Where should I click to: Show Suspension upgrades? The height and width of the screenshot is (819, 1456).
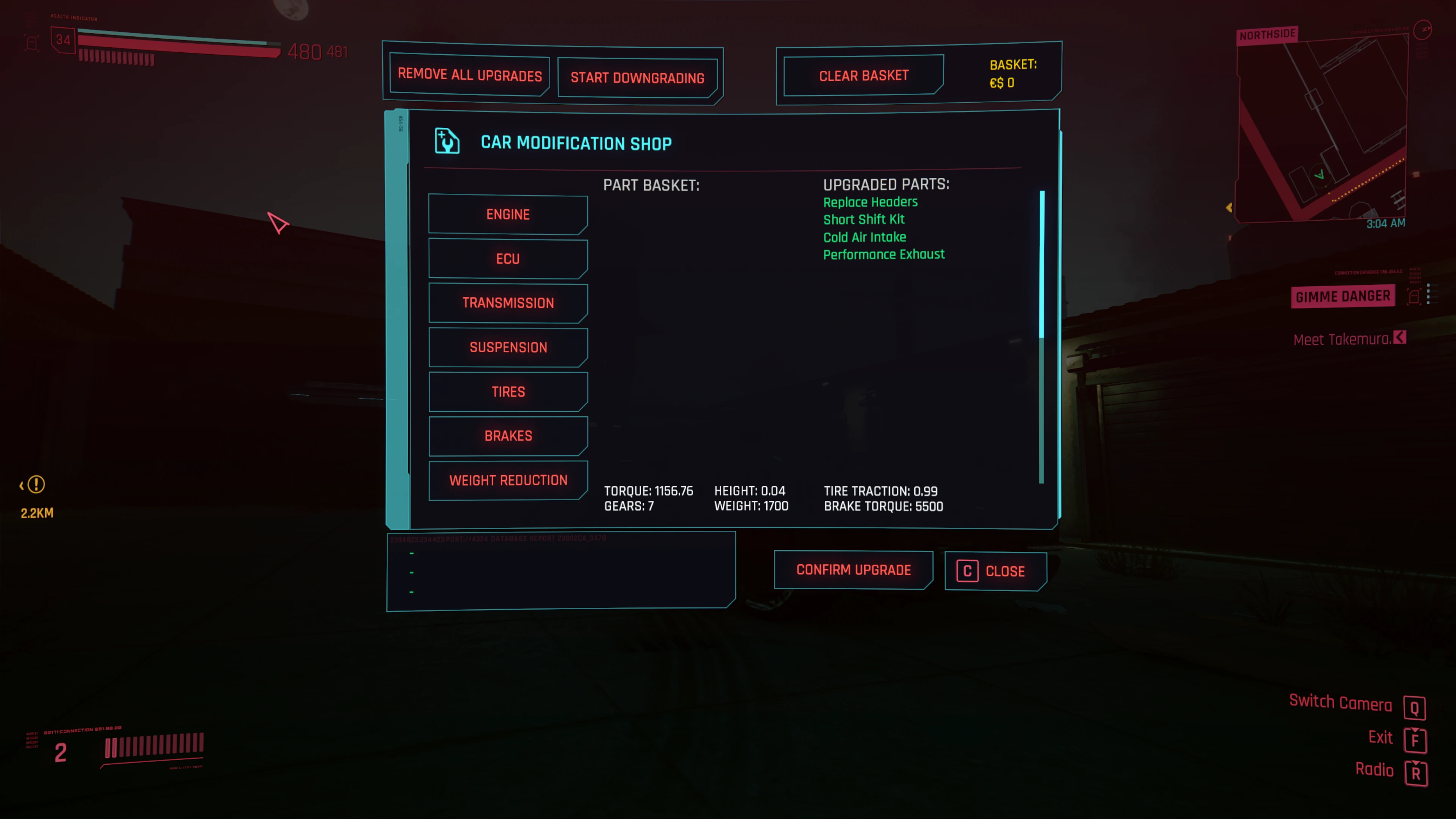tap(508, 347)
